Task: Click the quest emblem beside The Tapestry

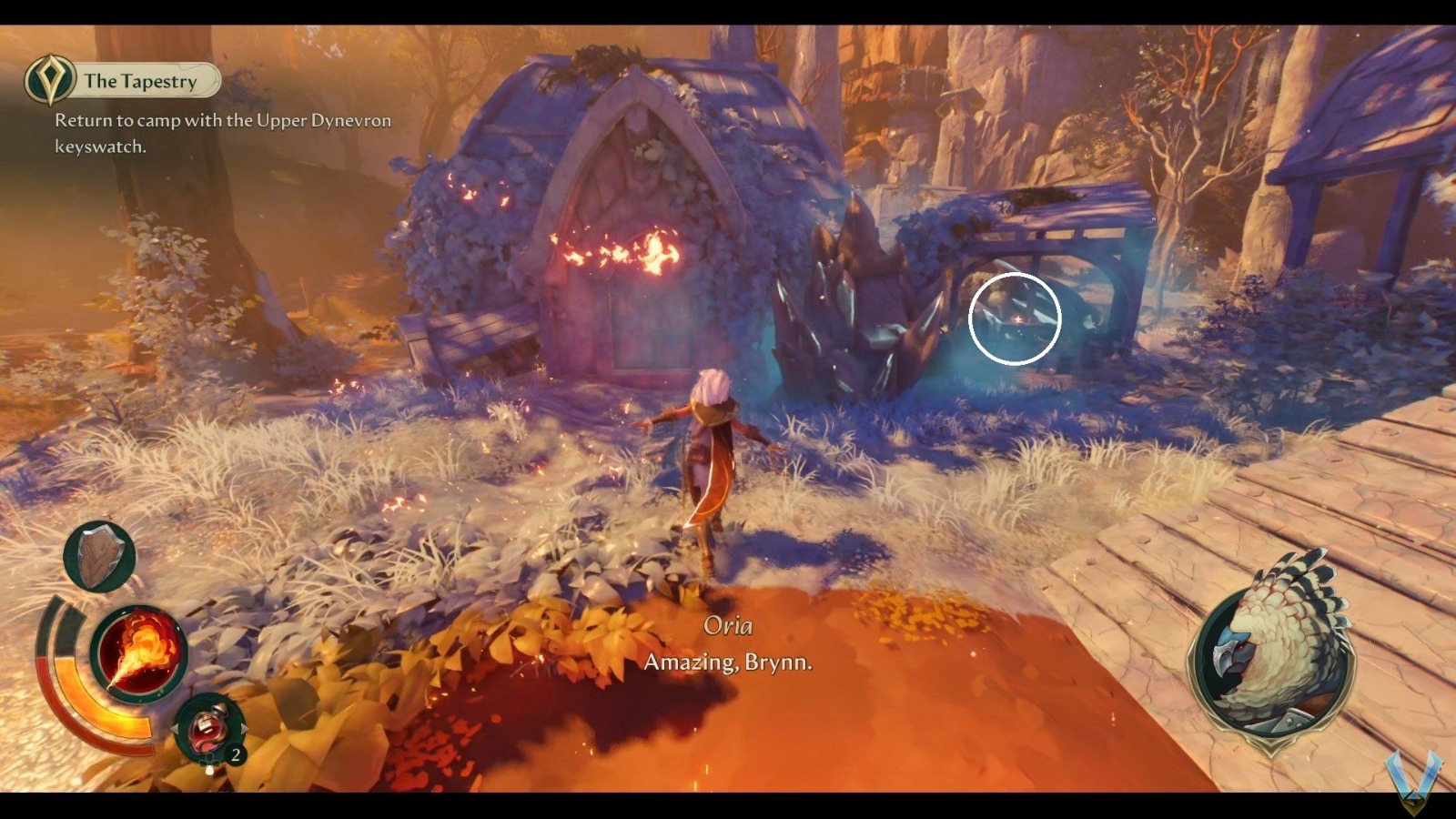Action: tap(52, 80)
